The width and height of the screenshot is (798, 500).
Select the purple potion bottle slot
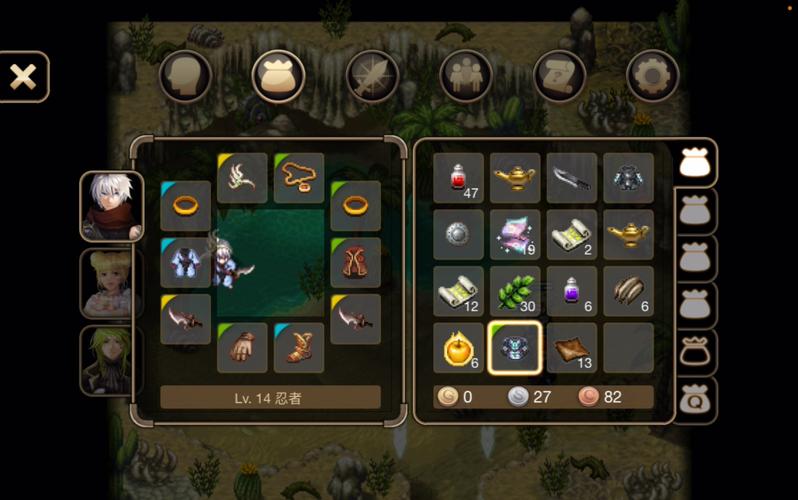click(572, 291)
